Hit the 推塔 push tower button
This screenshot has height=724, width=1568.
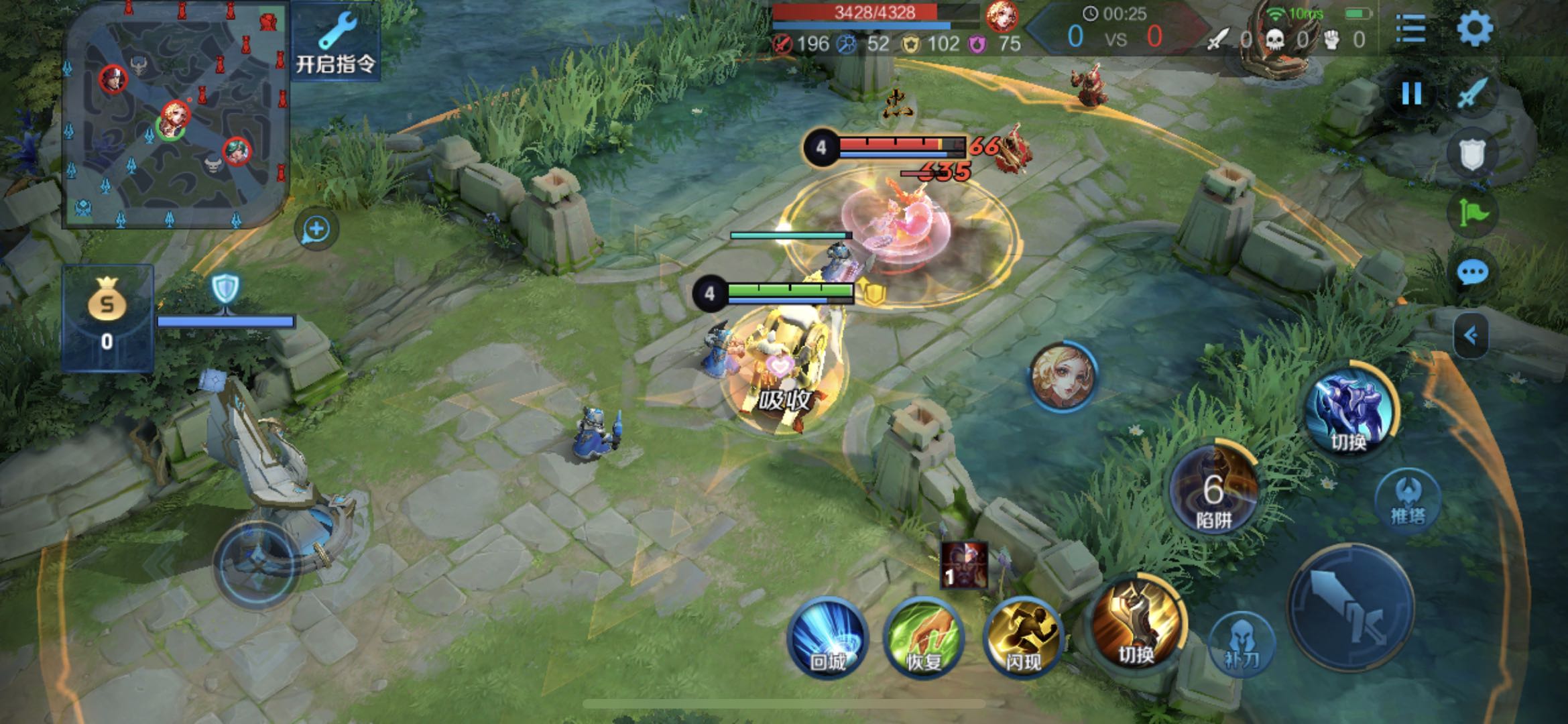1407,499
